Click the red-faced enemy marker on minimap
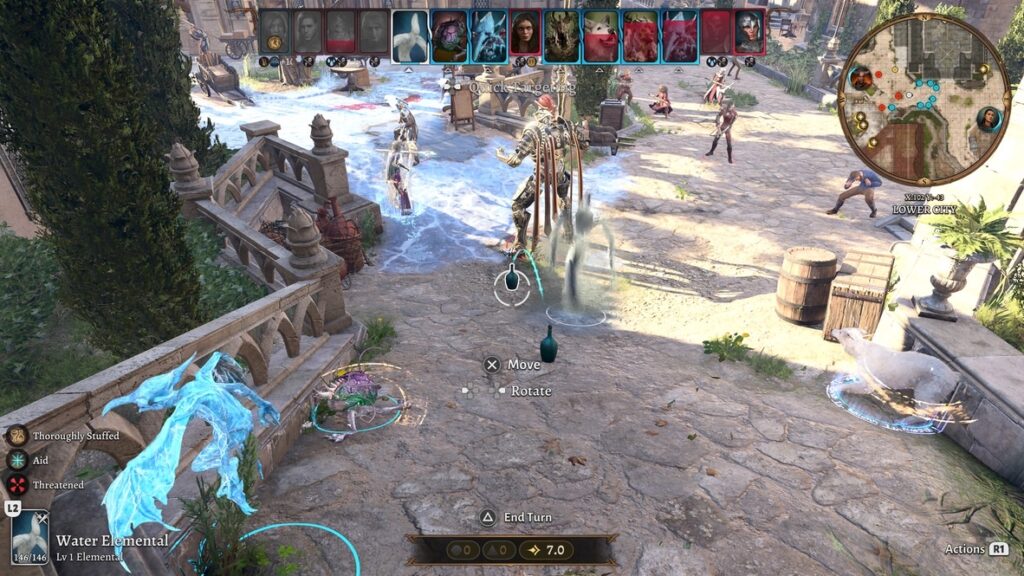 point(860,78)
